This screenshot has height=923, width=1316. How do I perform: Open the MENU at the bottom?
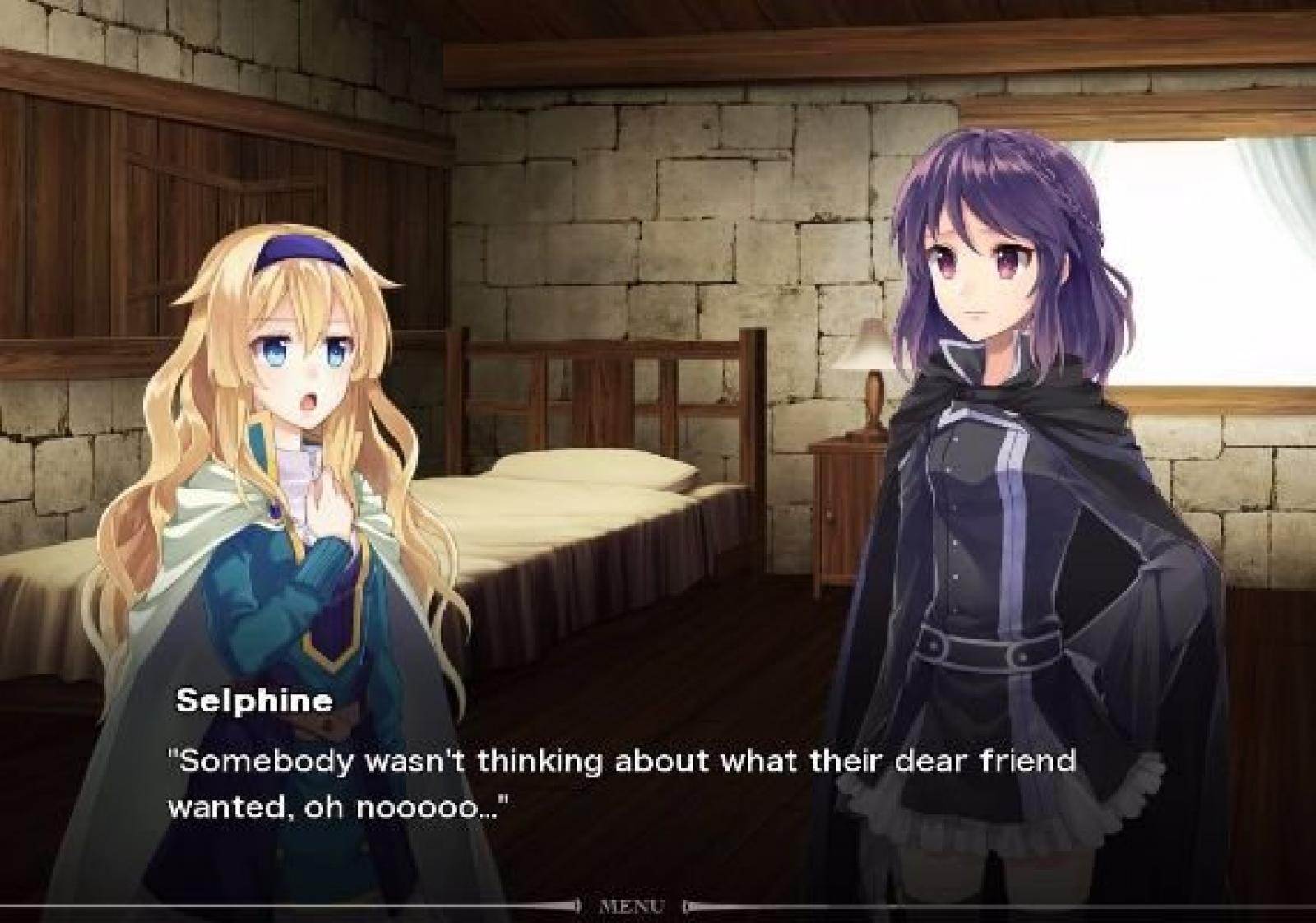(632, 907)
